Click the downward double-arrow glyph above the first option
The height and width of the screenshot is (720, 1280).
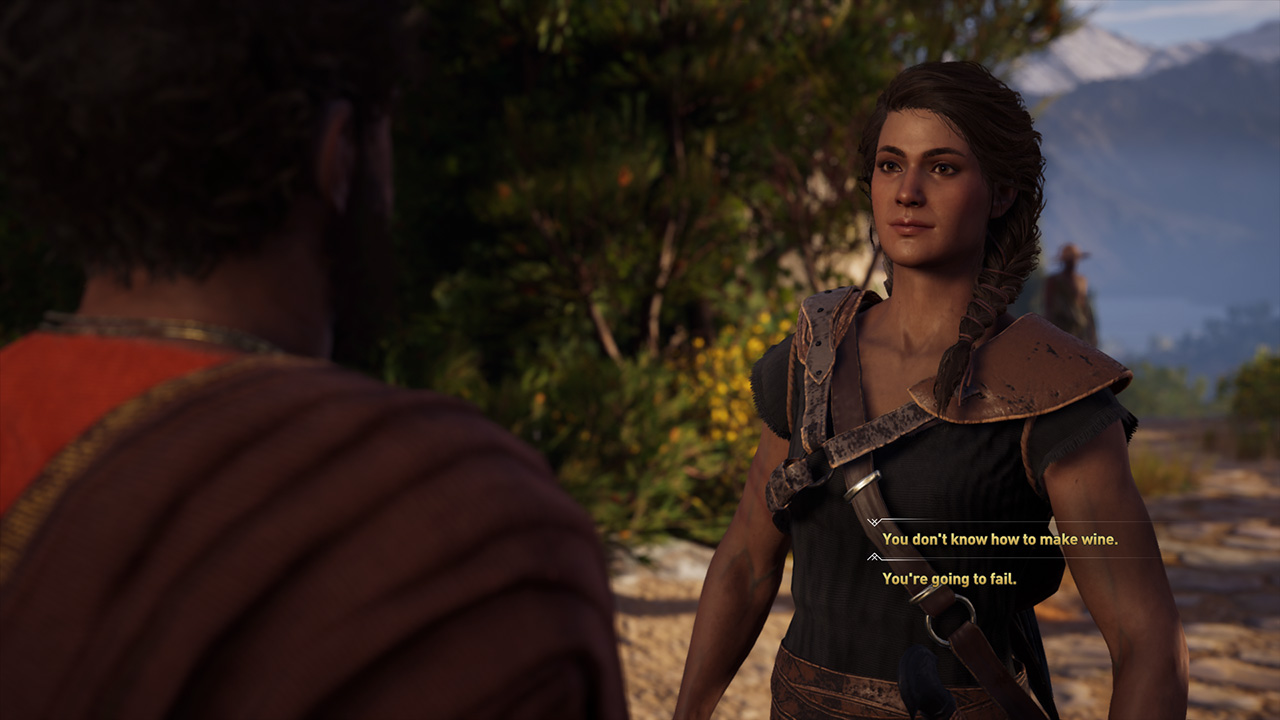pos(874,522)
